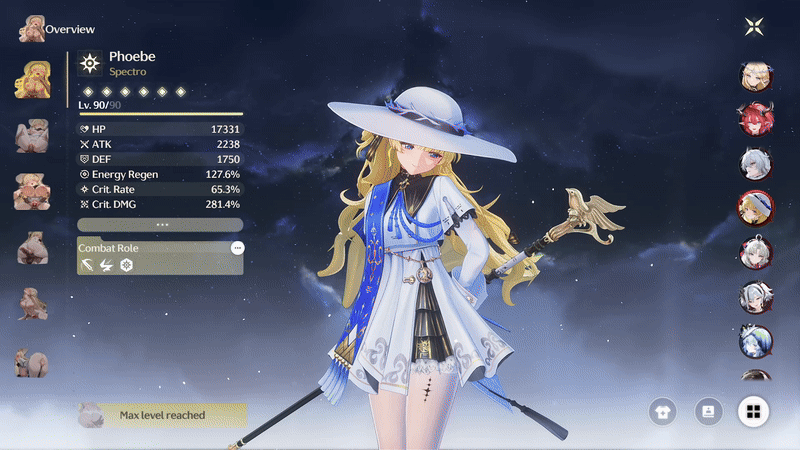Select the red-haired horned character portrait
The height and width of the screenshot is (450, 800).
(x=753, y=118)
